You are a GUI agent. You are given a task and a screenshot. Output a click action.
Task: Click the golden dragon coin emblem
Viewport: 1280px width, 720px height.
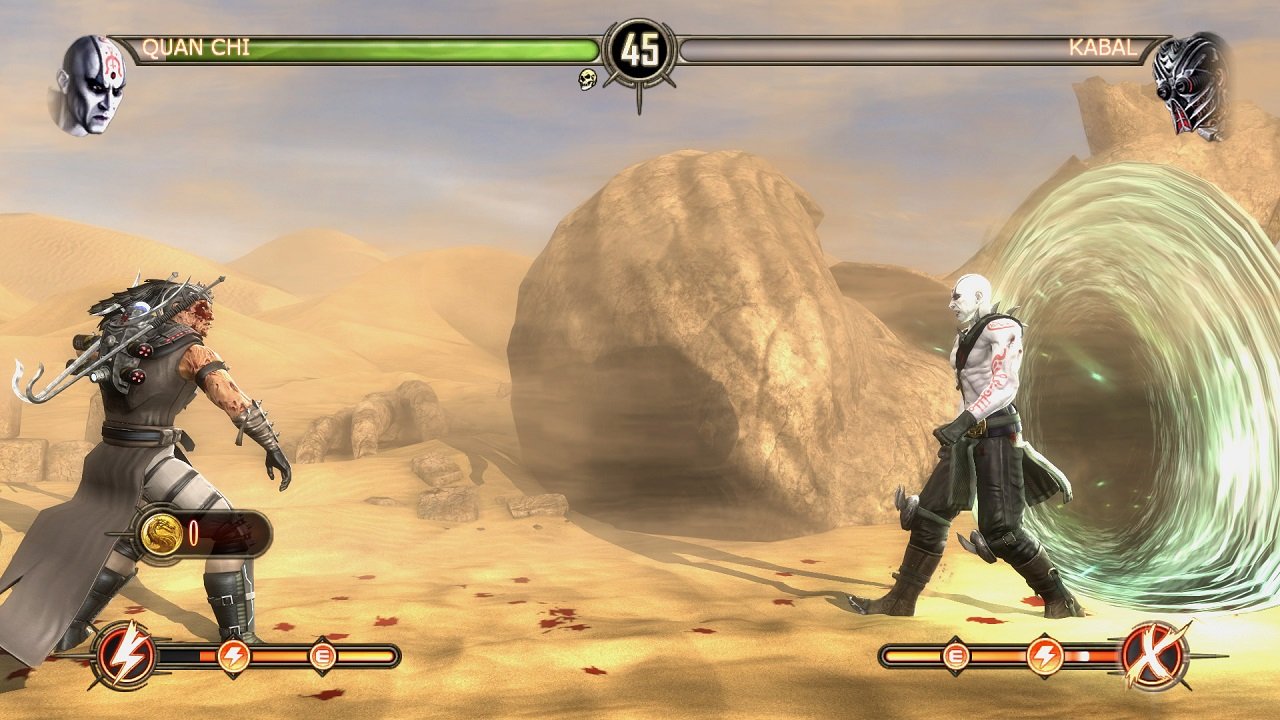160,534
